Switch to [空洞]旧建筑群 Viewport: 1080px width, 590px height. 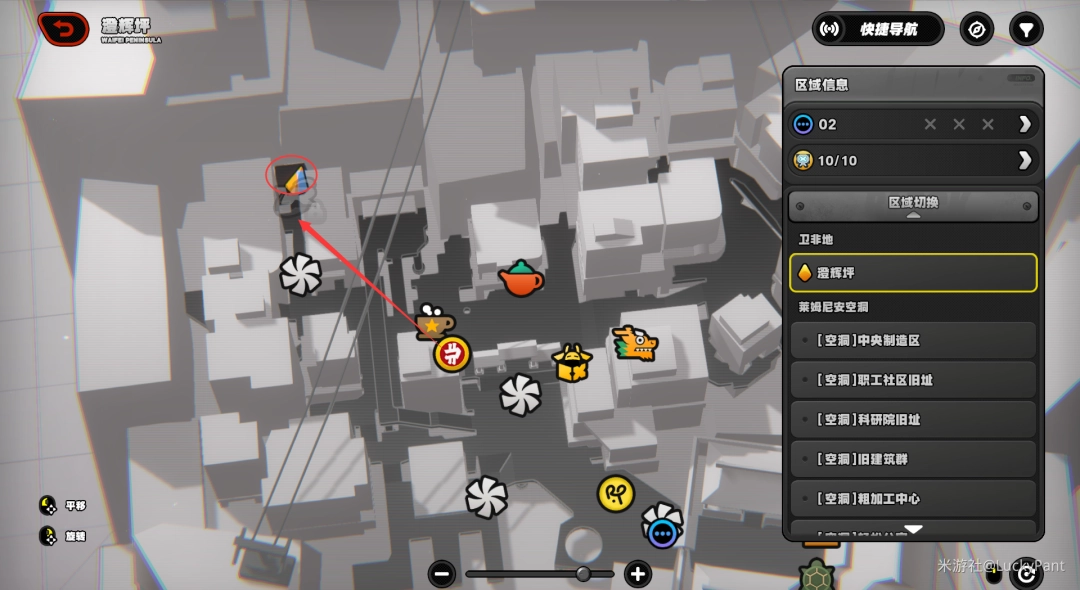(913, 459)
